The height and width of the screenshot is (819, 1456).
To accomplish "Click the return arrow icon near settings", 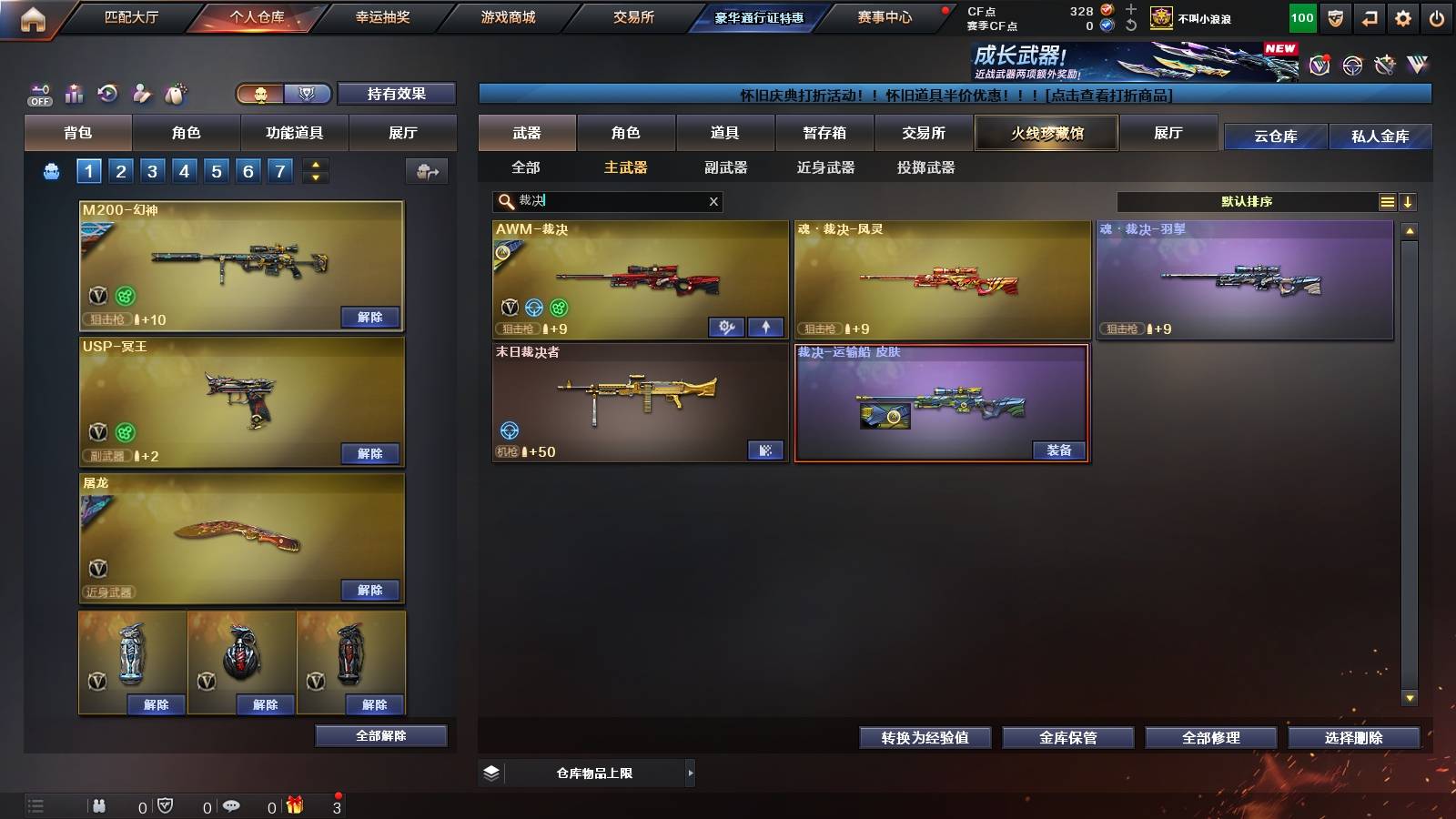I will pyautogui.click(x=1368, y=16).
